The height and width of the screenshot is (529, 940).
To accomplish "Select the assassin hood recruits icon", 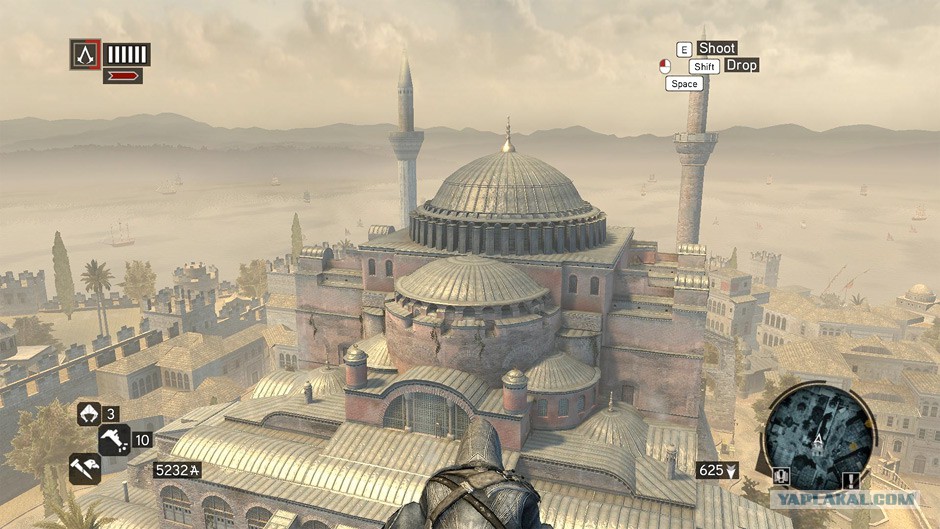I will point(88,413).
